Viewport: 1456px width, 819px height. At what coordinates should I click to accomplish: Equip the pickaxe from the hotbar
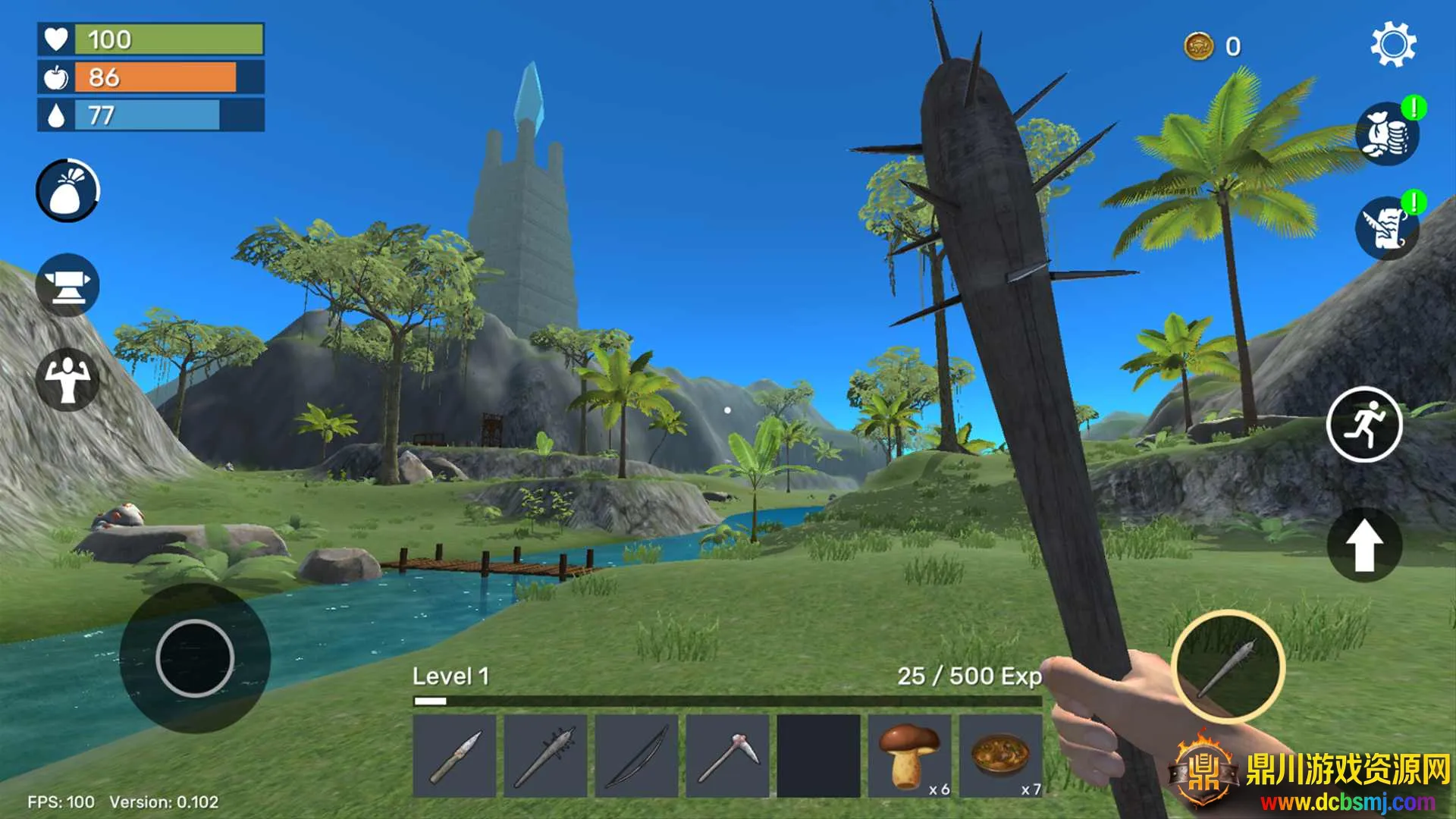pos(727,756)
